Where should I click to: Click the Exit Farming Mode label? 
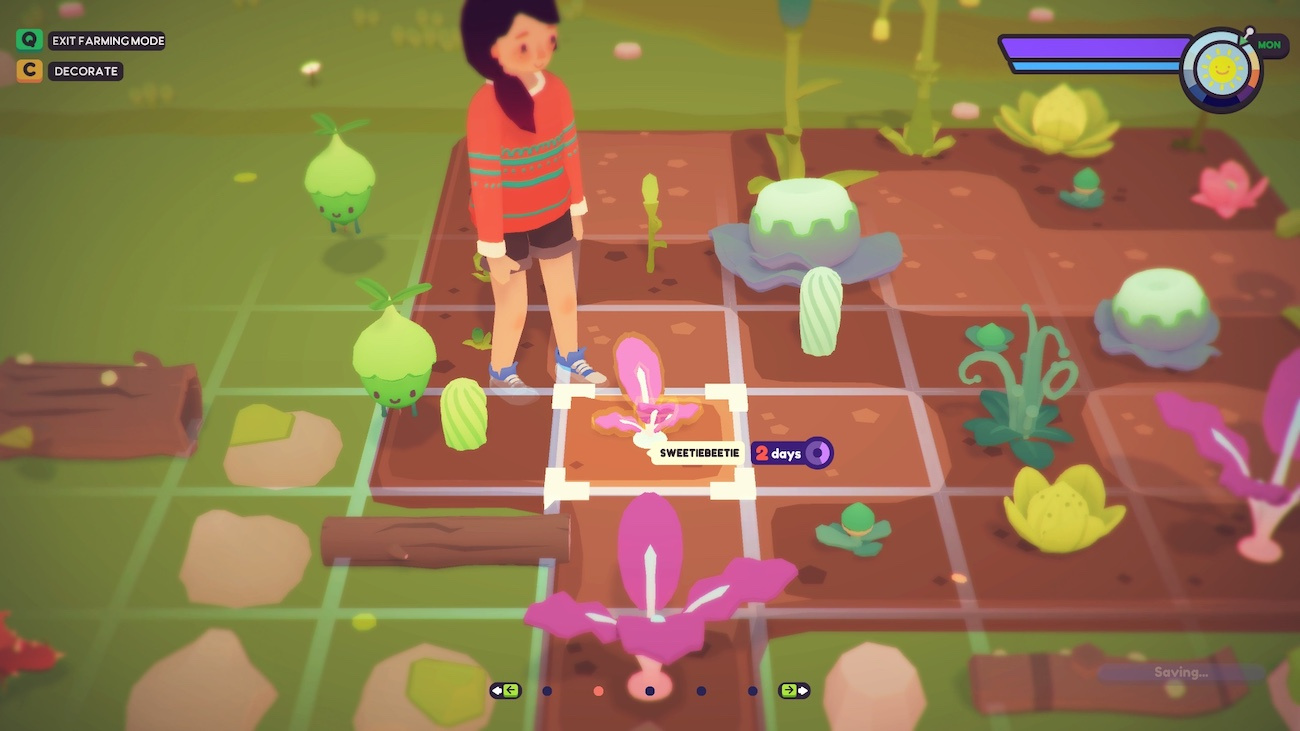click(x=107, y=41)
